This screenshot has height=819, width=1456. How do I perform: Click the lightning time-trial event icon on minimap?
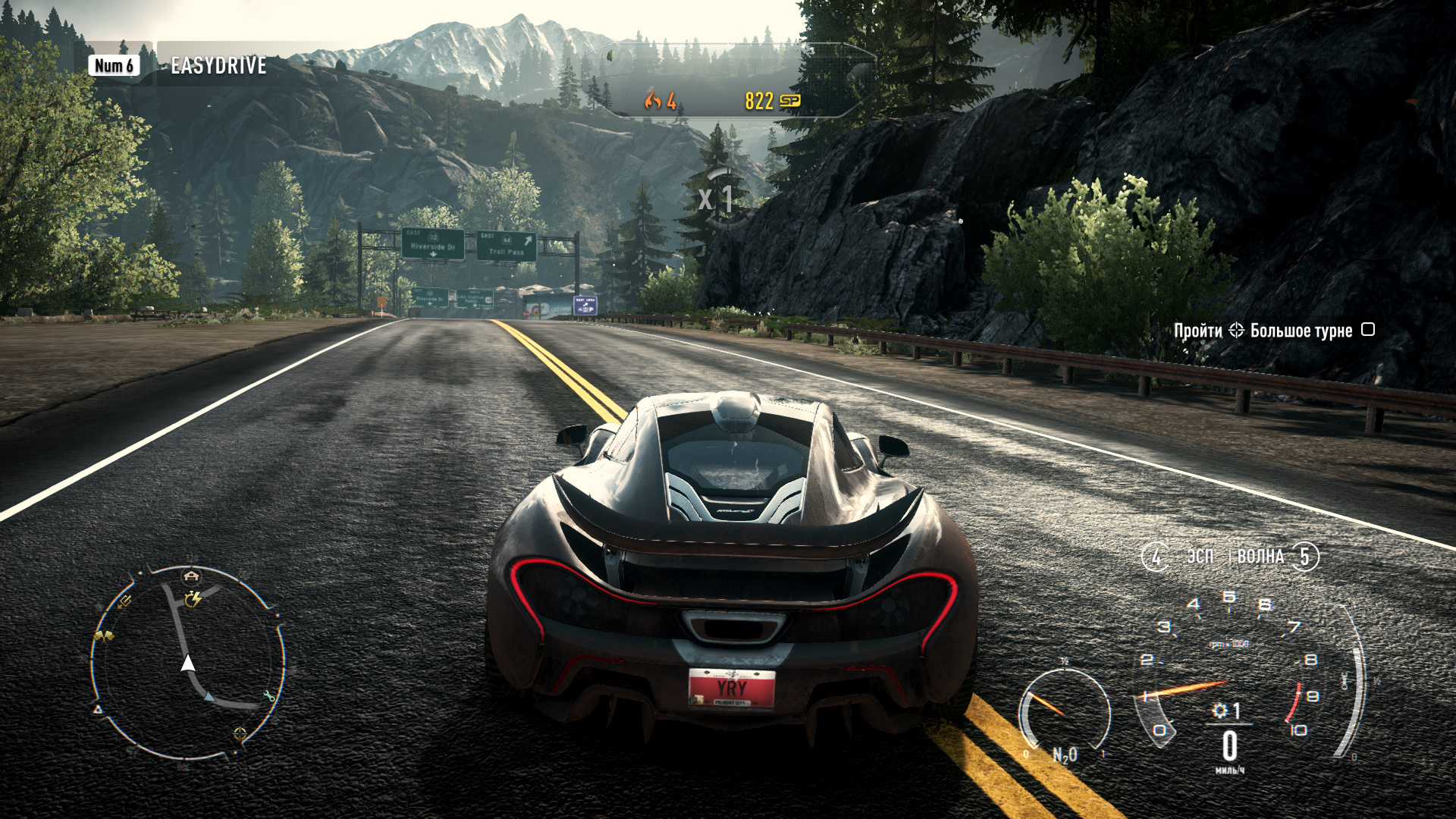point(193,599)
